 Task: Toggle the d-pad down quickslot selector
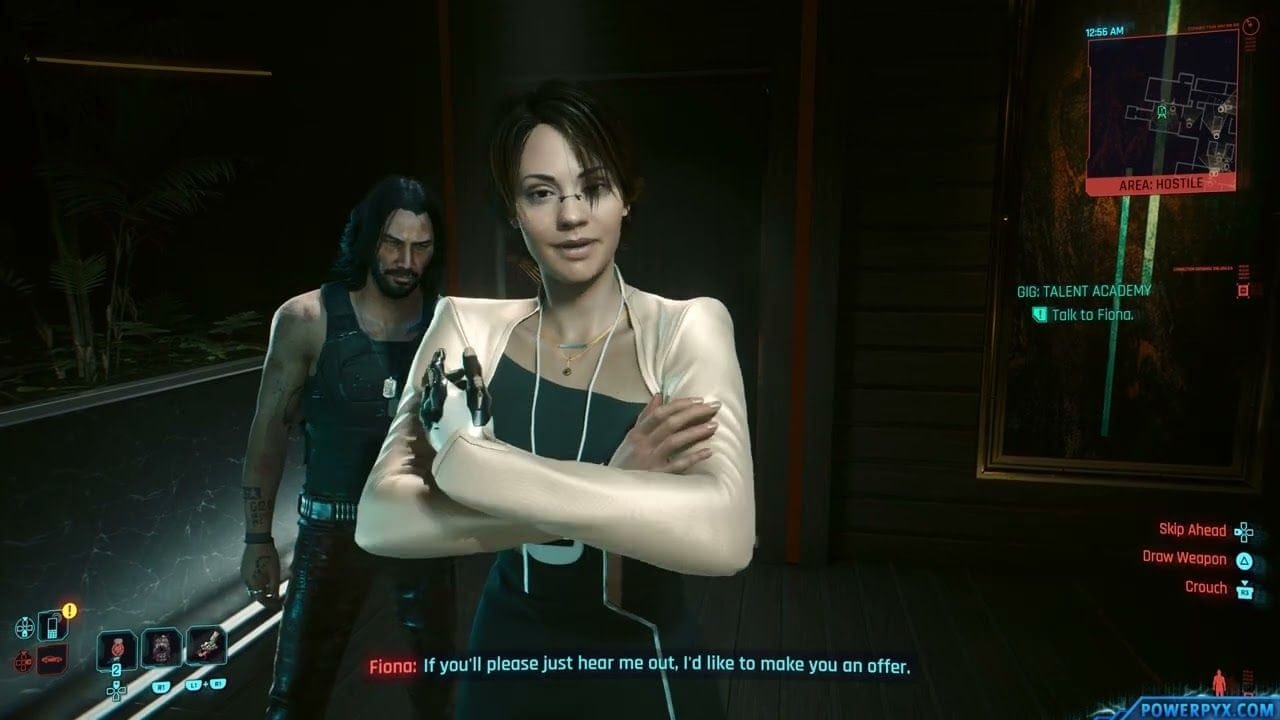tap(116, 694)
